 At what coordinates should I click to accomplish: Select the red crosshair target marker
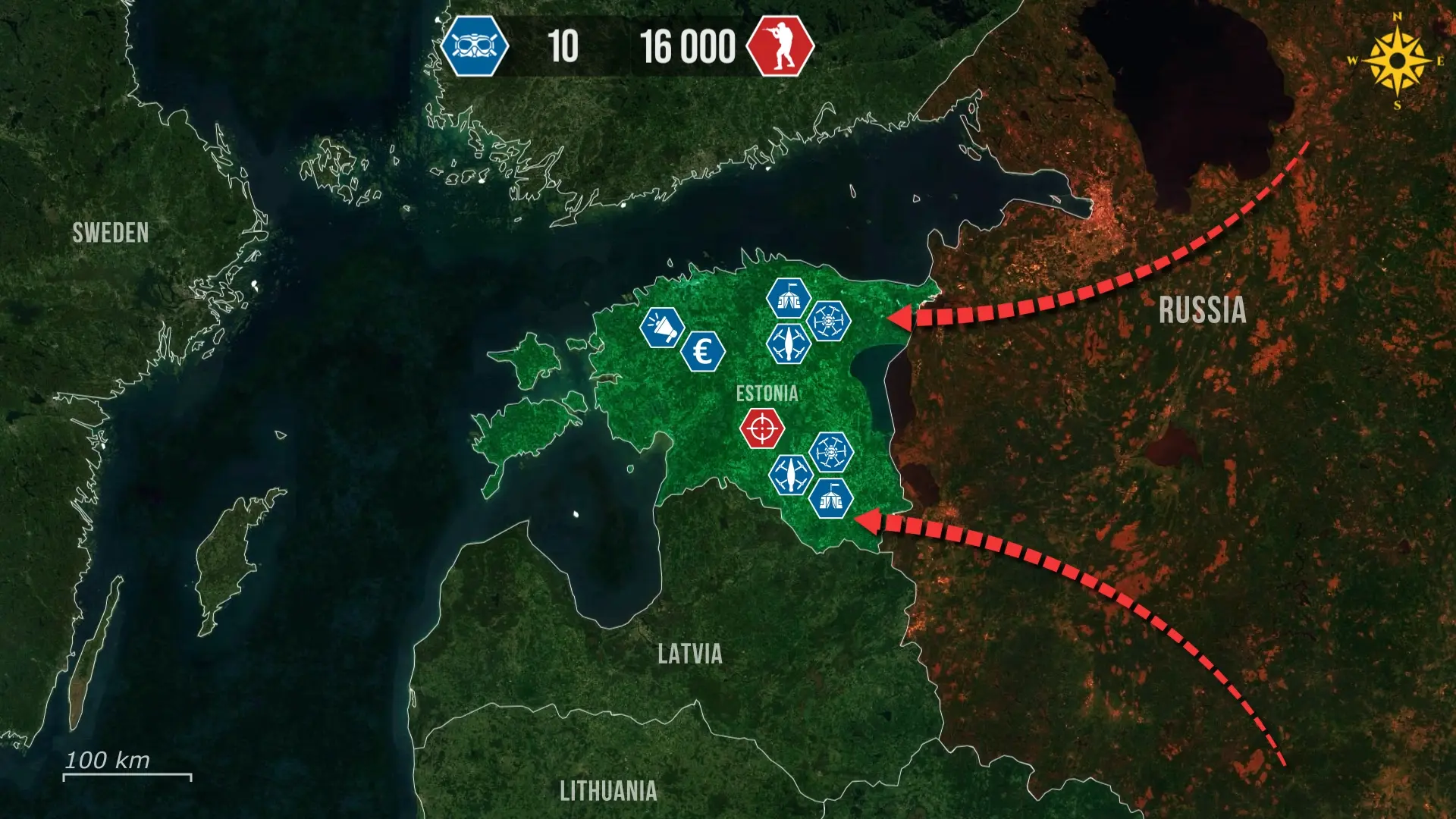click(x=761, y=428)
